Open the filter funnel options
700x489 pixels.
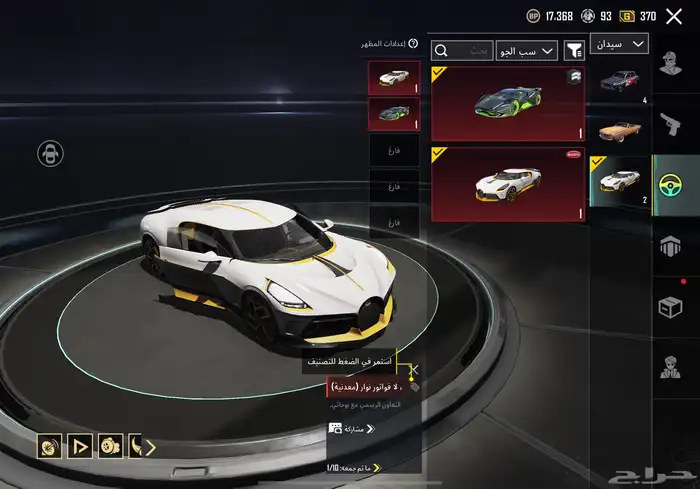point(575,50)
